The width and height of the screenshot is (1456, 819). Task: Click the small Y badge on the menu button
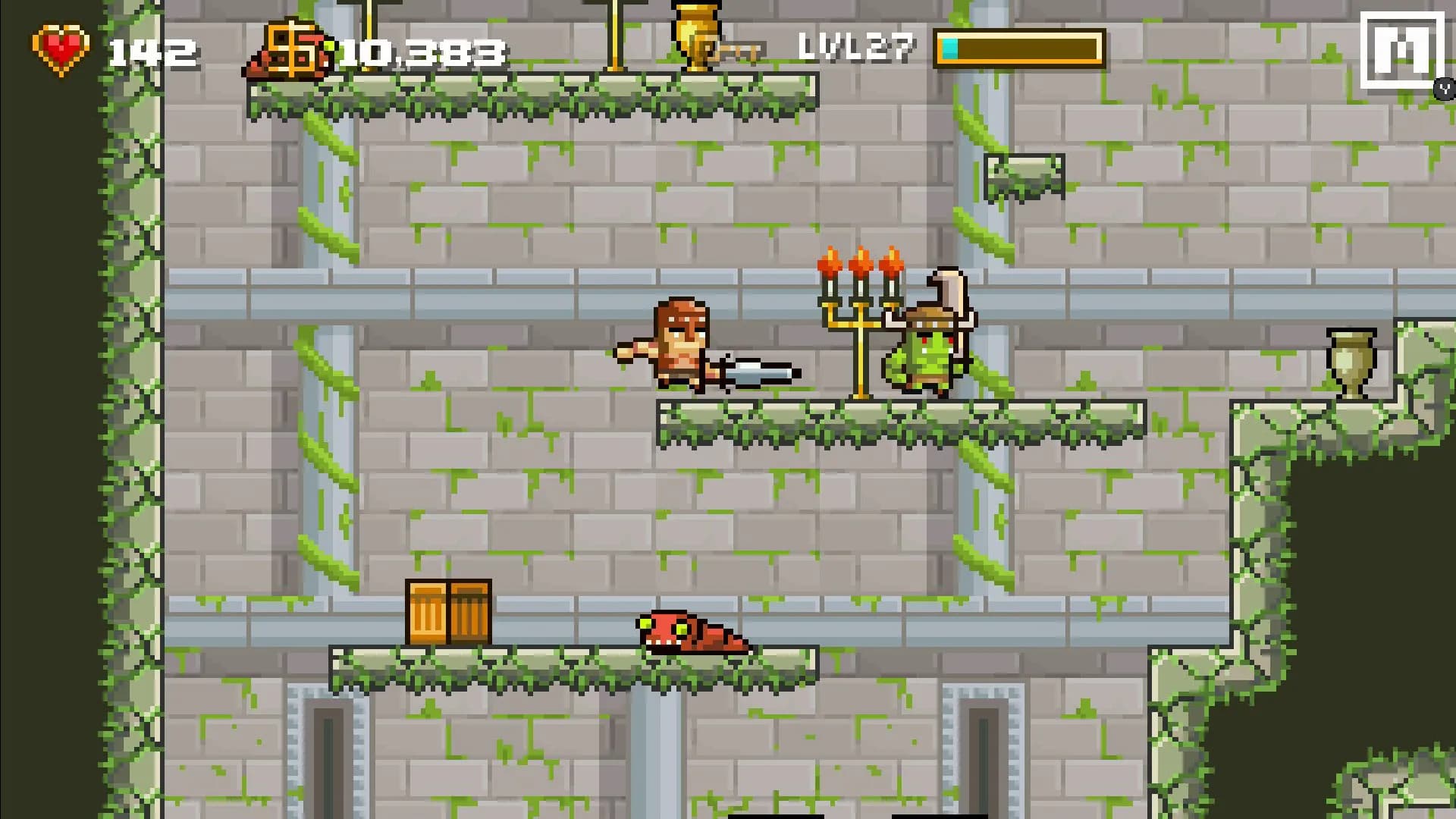[1443, 89]
